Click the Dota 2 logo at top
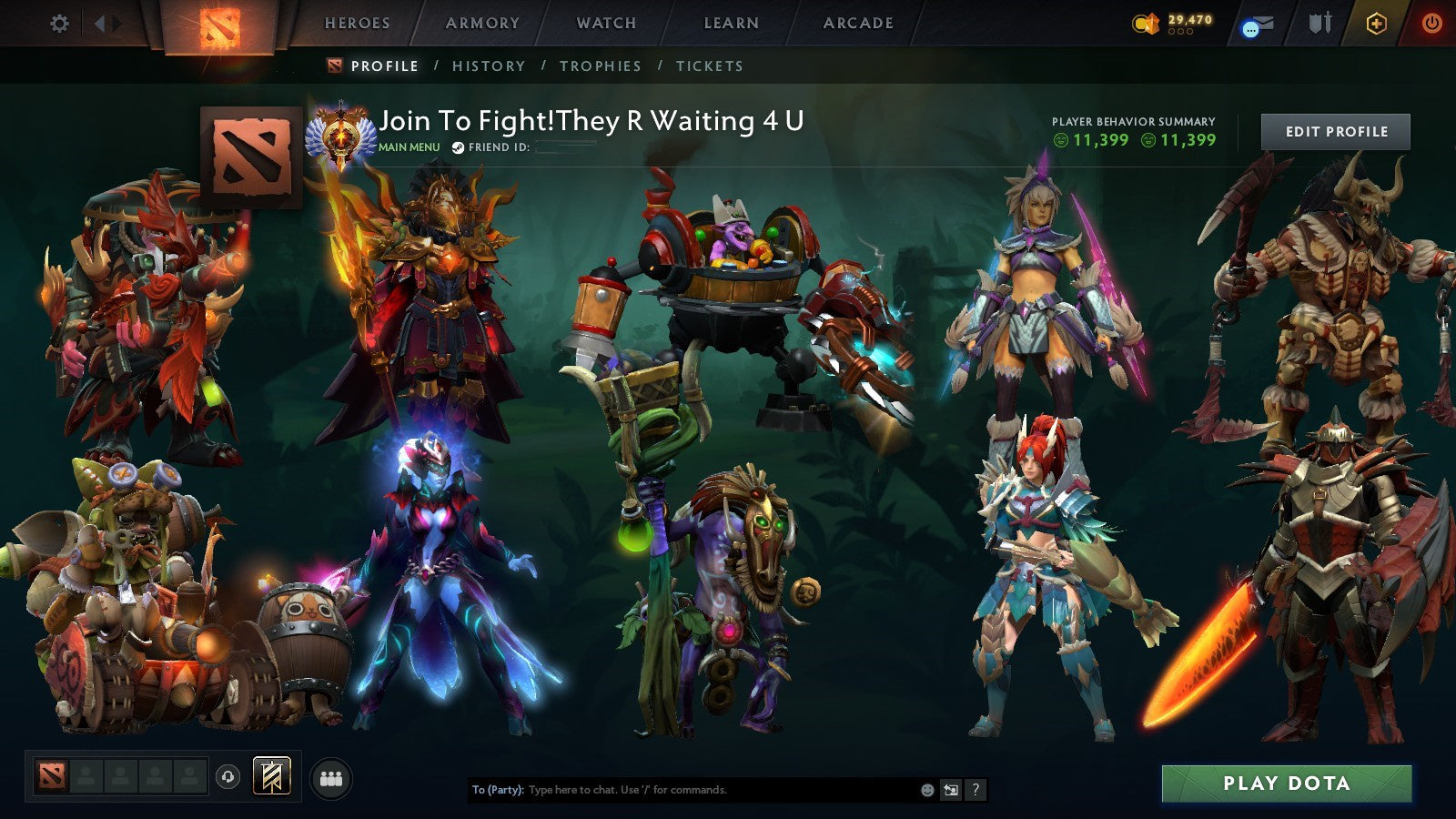This screenshot has height=819, width=1456. [218, 25]
